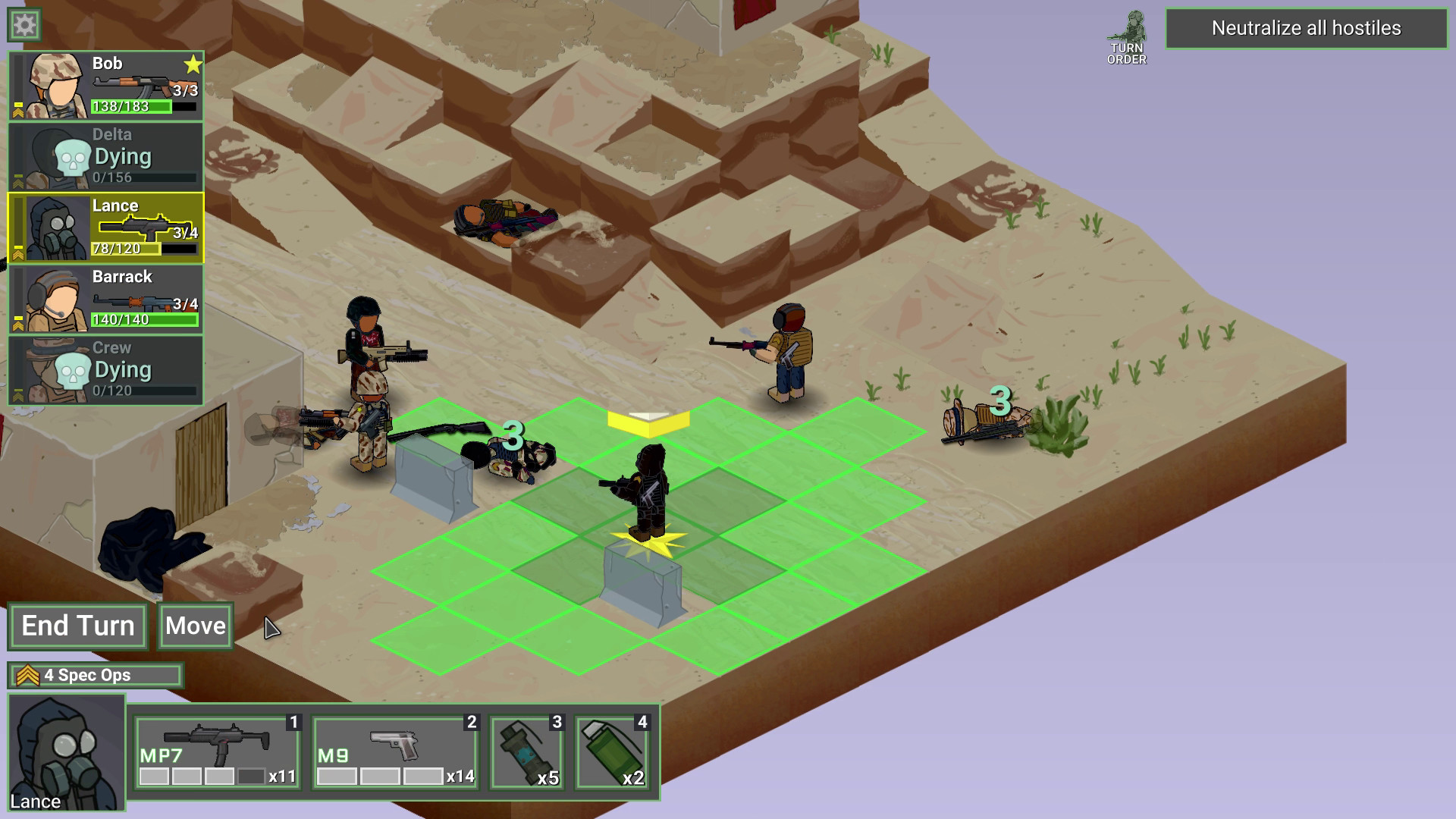Click Lance's highlighted submachine gun icon
Viewport: 1456px width, 819px height.
[x=144, y=225]
